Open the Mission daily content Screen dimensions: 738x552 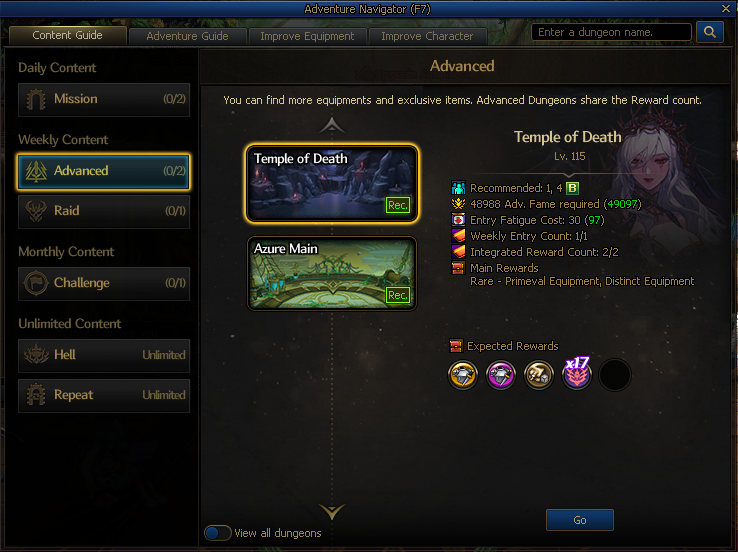103,99
